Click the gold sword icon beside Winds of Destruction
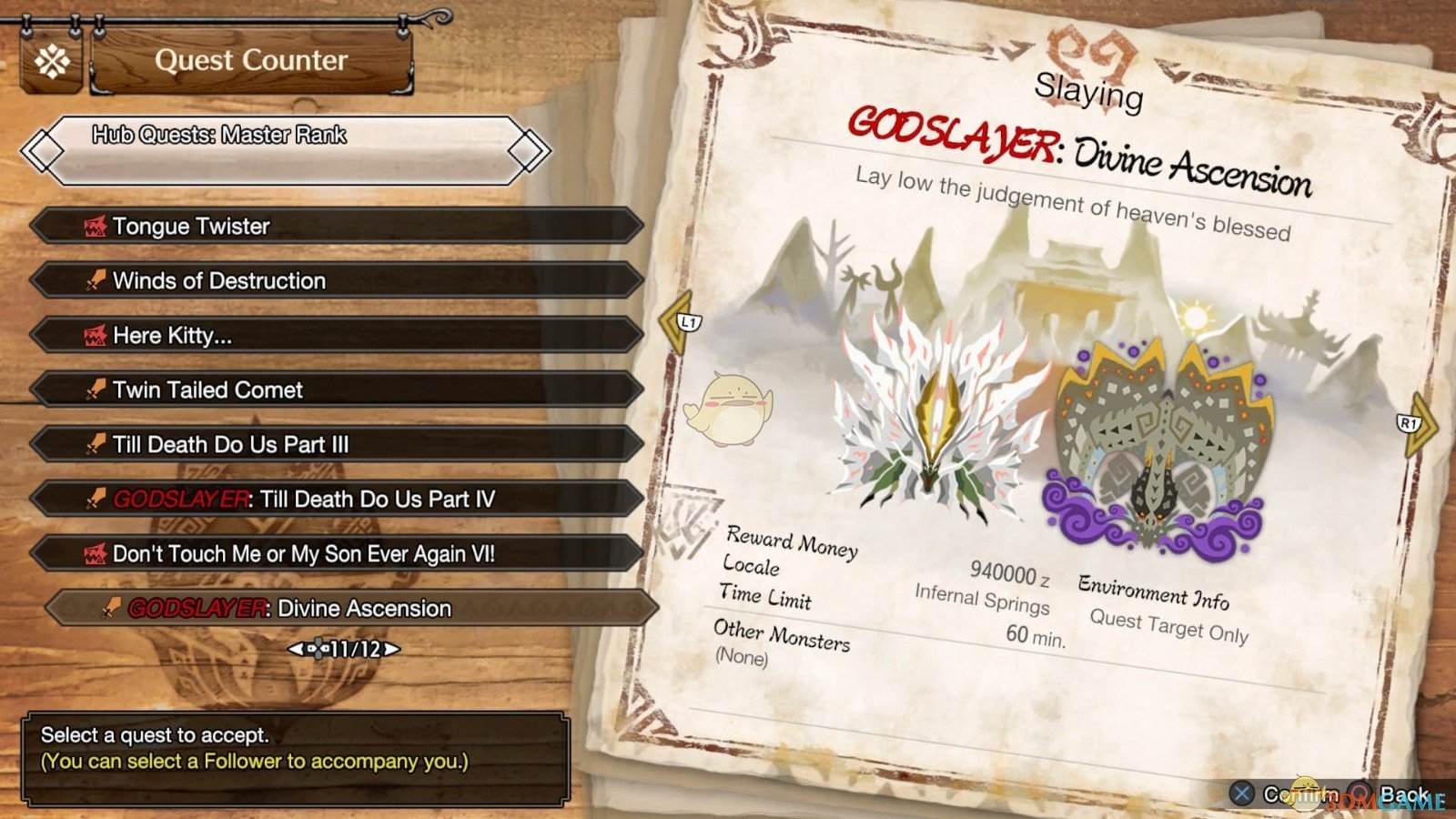 (96, 280)
